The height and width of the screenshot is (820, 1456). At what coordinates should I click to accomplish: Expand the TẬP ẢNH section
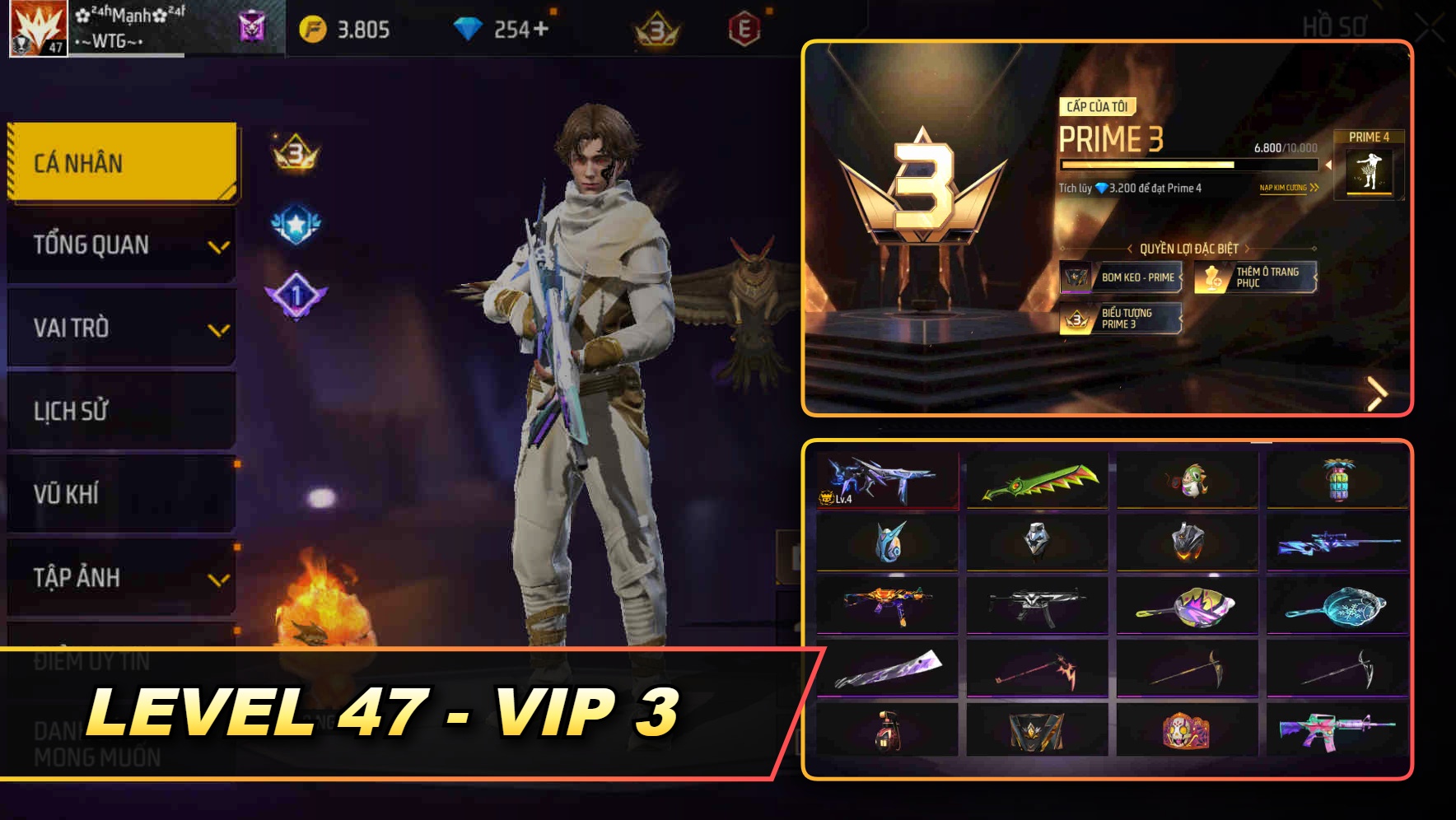point(120,577)
